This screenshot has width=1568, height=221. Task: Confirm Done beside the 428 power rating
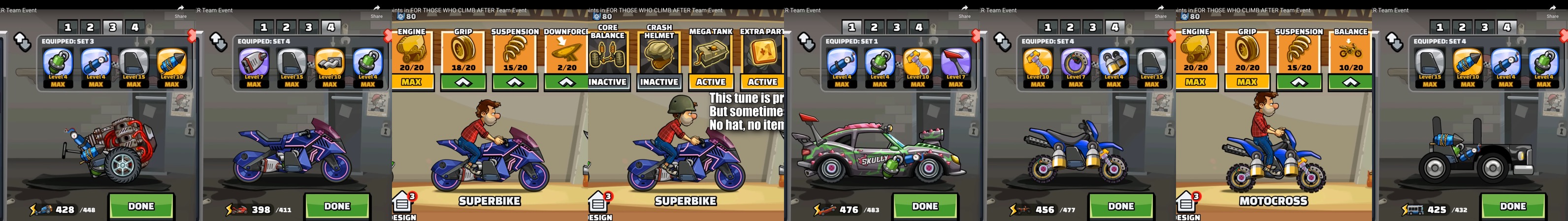click(x=141, y=206)
